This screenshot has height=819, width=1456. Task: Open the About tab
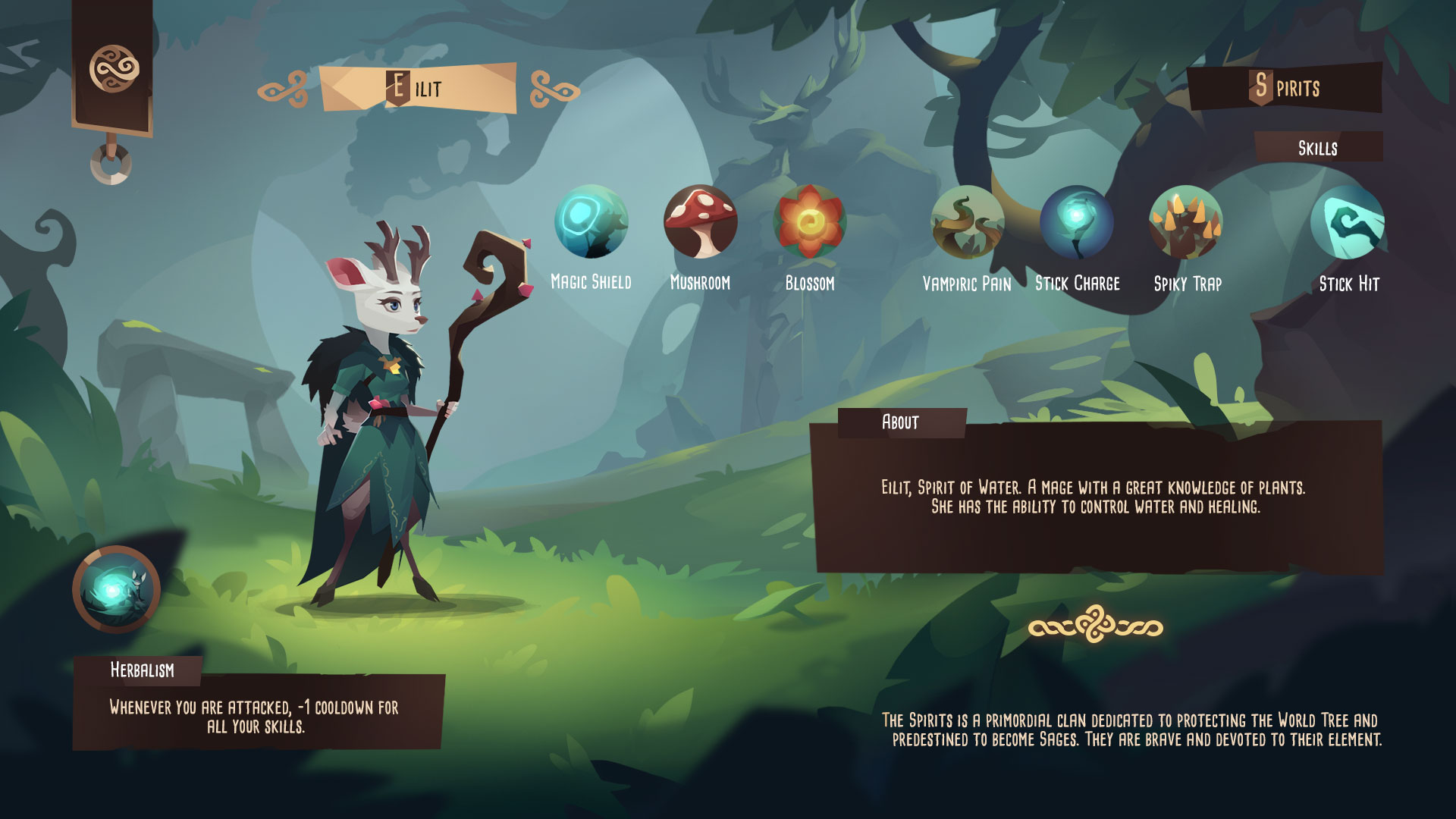[x=901, y=422]
